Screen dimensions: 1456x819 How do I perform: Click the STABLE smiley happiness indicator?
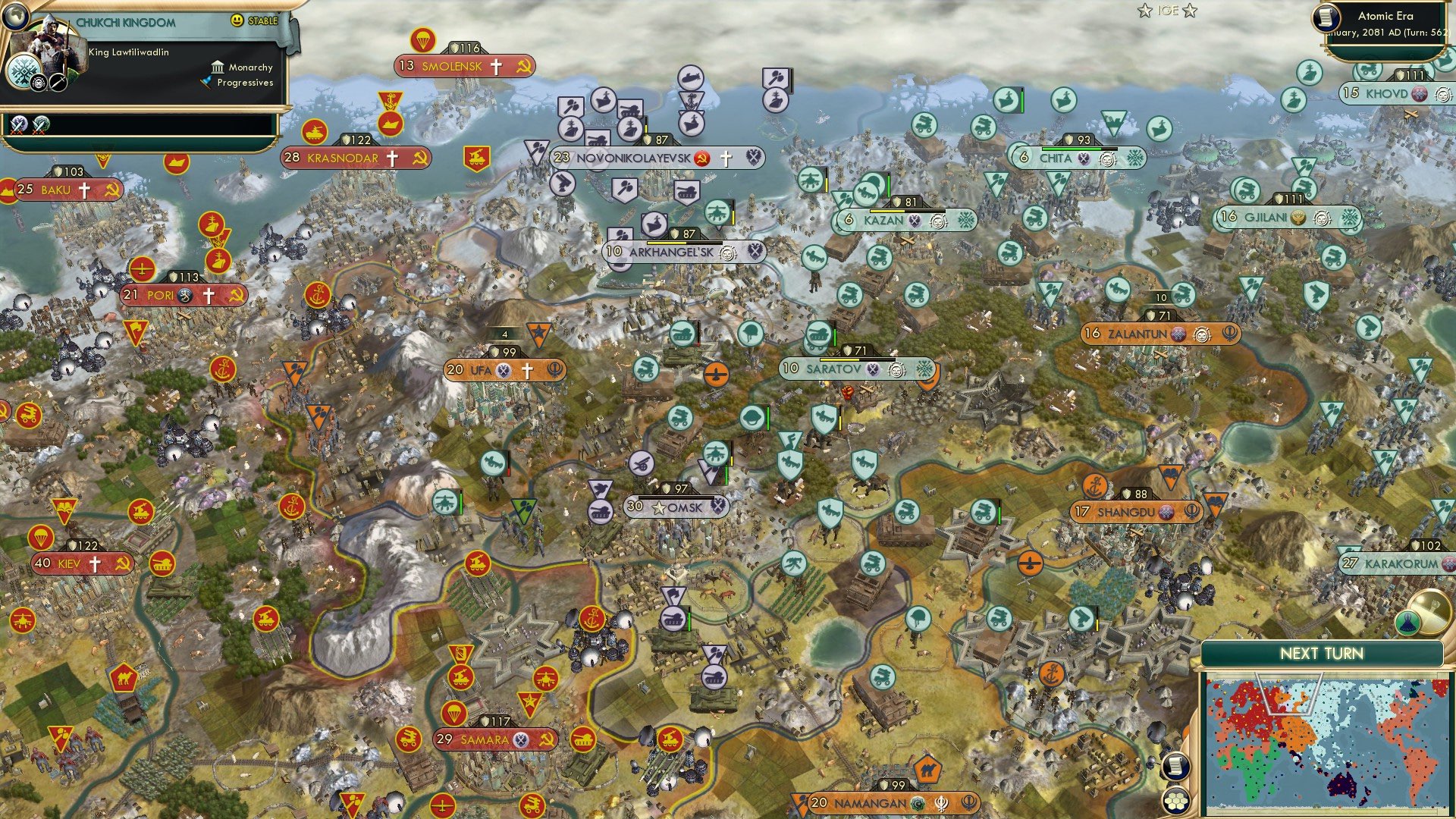tap(237, 20)
